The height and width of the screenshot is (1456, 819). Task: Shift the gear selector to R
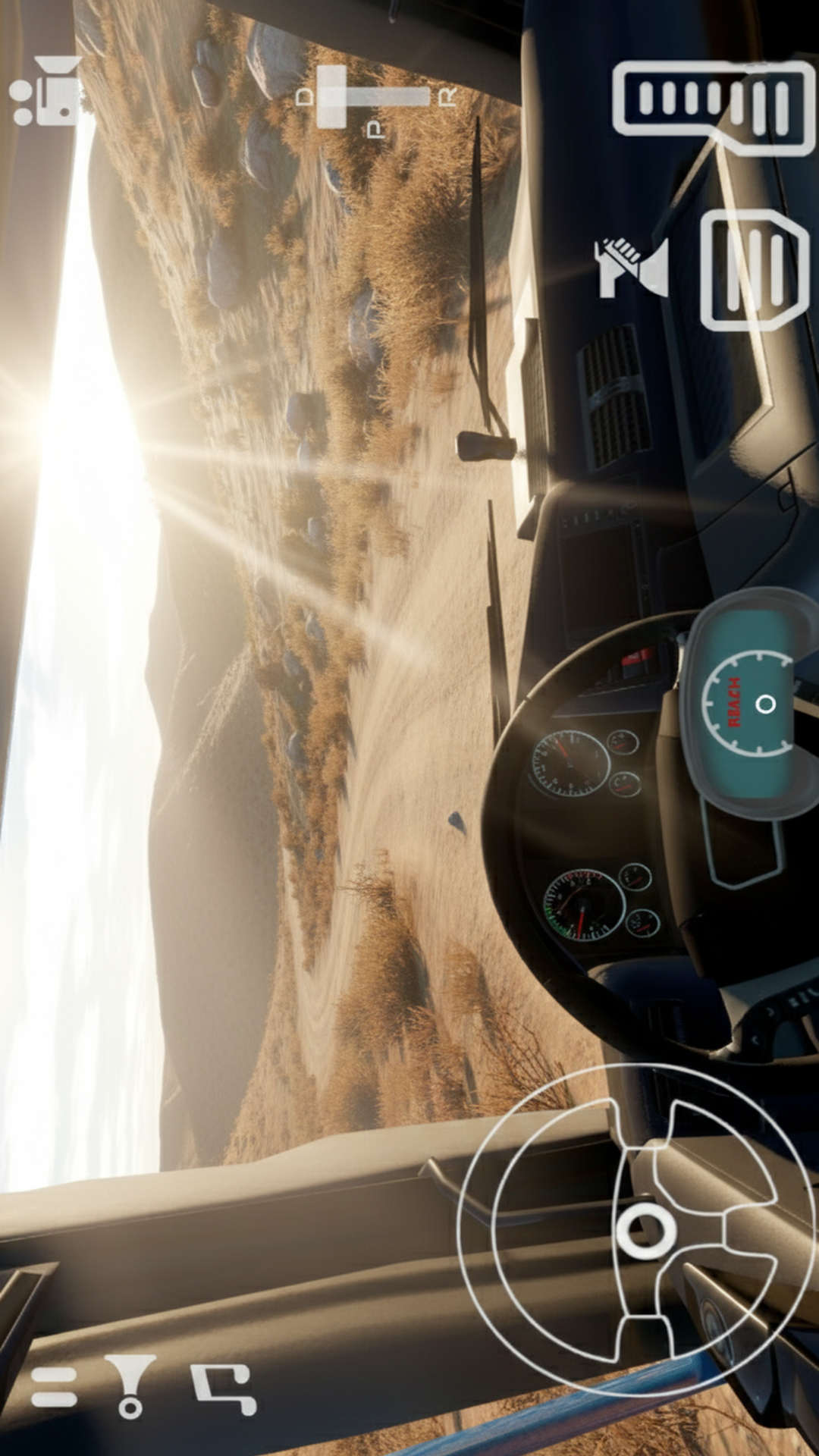[x=447, y=96]
